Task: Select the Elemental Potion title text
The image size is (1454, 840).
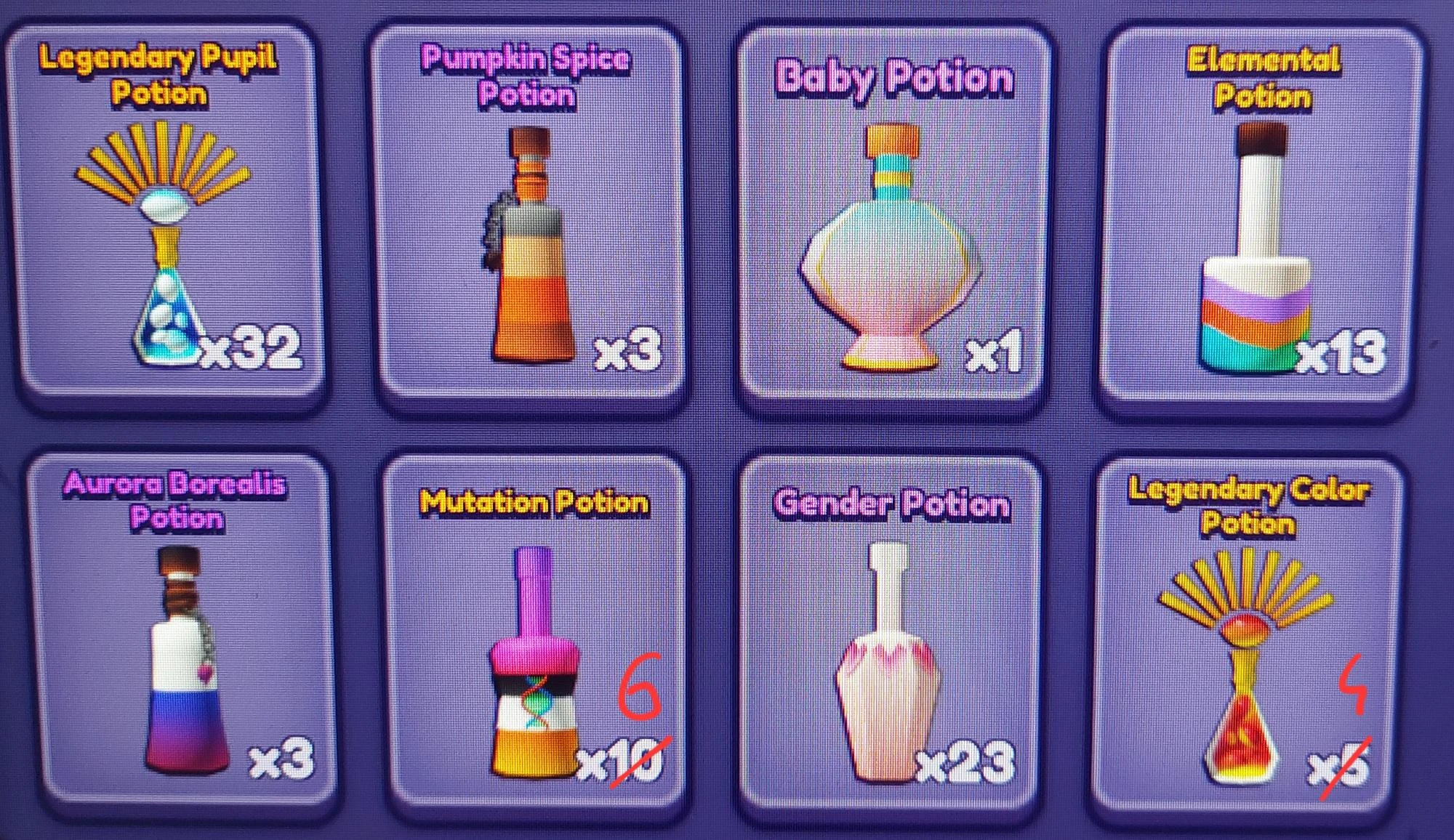Action: (x=1262, y=78)
